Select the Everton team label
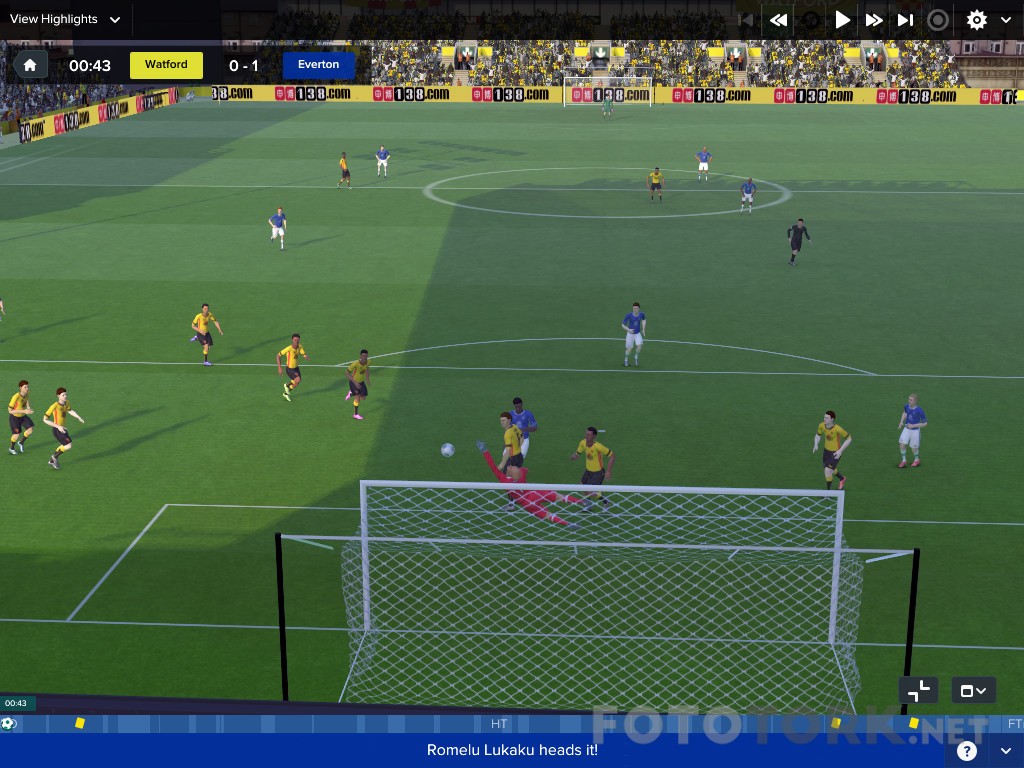Image resolution: width=1024 pixels, height=768 pixels. coord(318,65)
